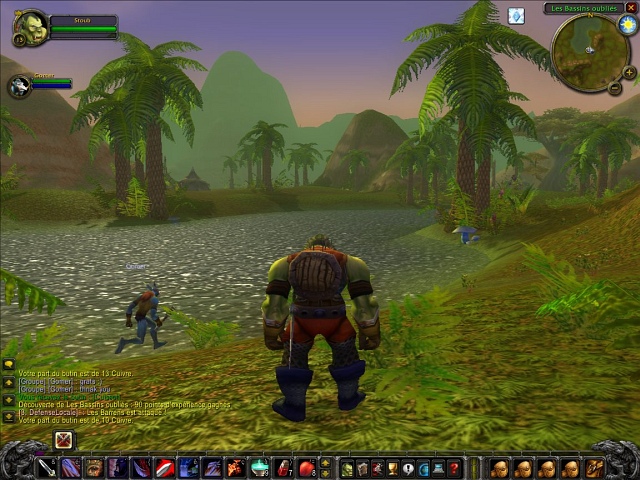
Task: Use the red potion in action bar
Action: click(283, 467)
